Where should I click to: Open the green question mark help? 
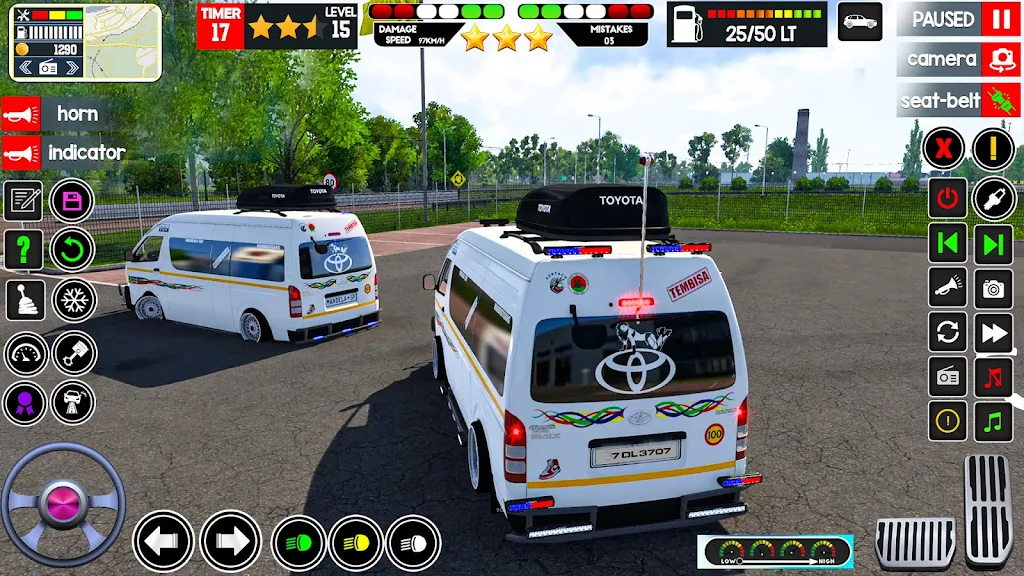pos(24,250)
